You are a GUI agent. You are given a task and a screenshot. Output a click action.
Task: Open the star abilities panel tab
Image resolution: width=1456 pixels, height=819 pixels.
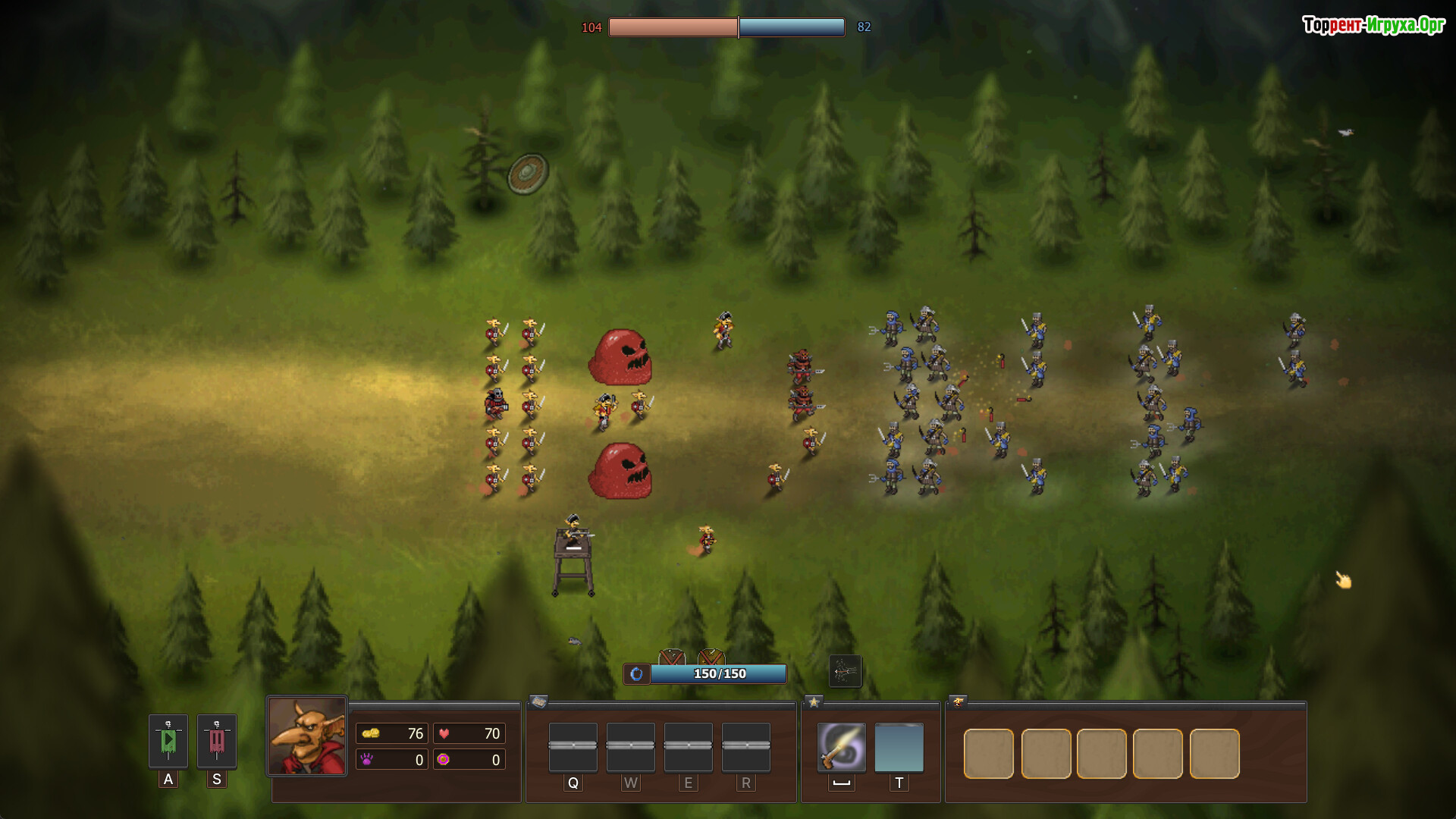(x=814, y=702)
